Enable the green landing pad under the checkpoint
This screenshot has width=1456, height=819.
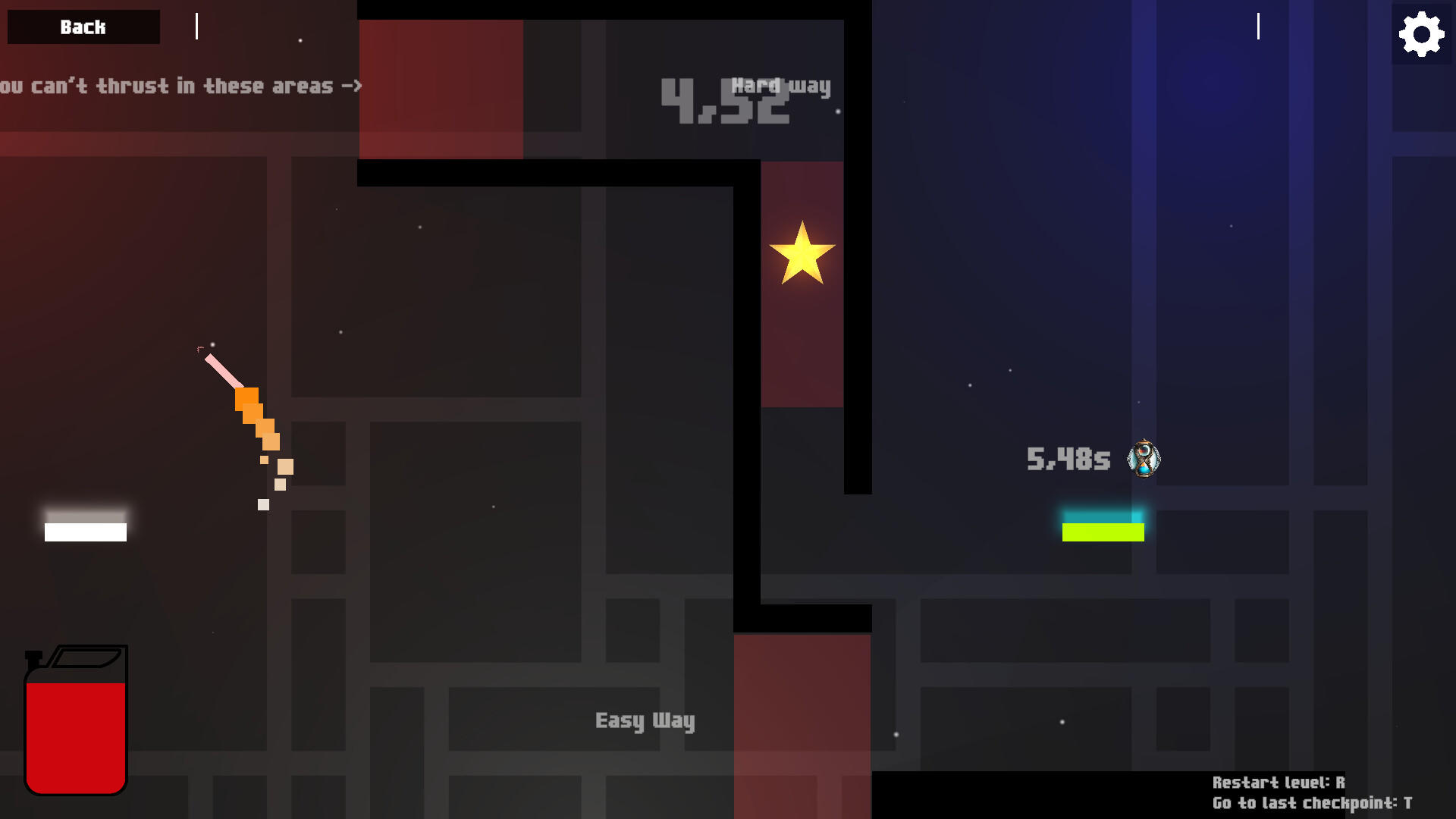[1102, 533]
